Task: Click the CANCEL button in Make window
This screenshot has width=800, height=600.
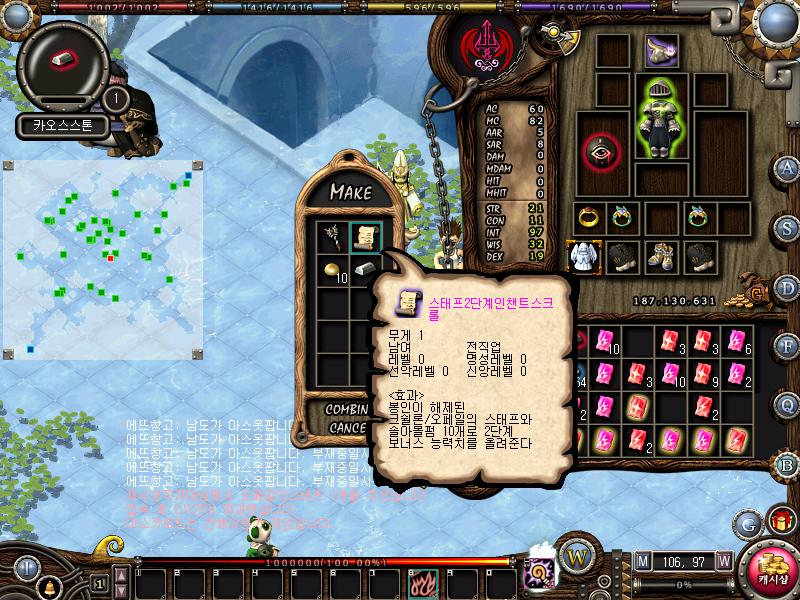Action: tap(347, 427)
